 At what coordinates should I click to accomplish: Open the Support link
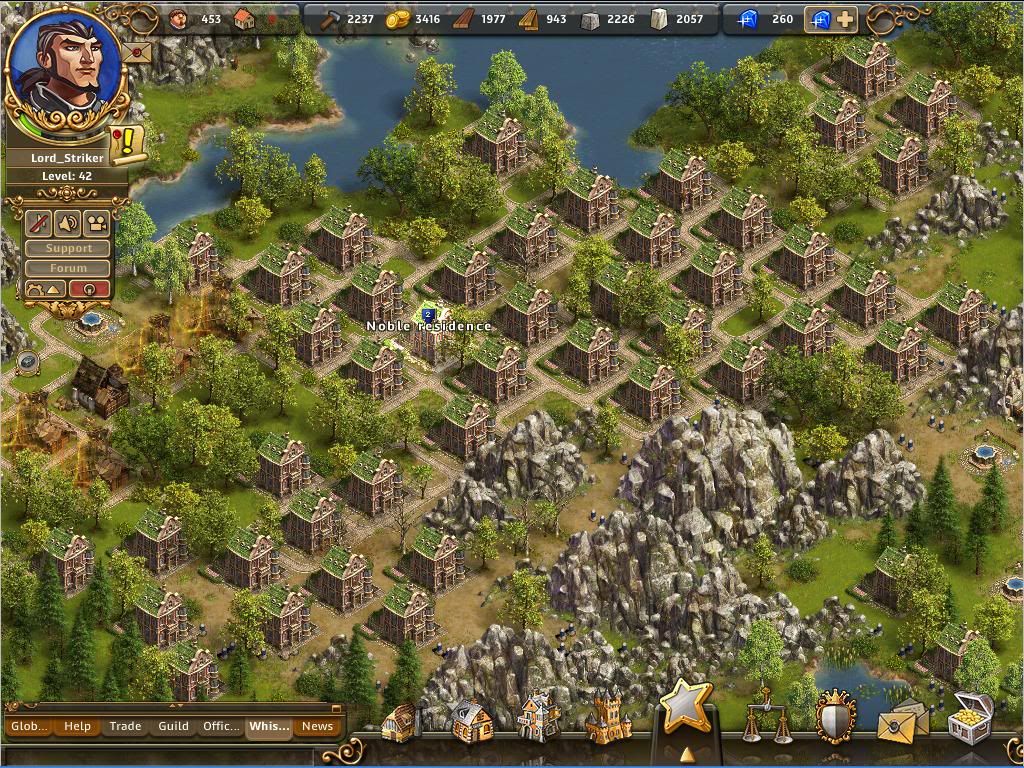[x=68, y=248]
